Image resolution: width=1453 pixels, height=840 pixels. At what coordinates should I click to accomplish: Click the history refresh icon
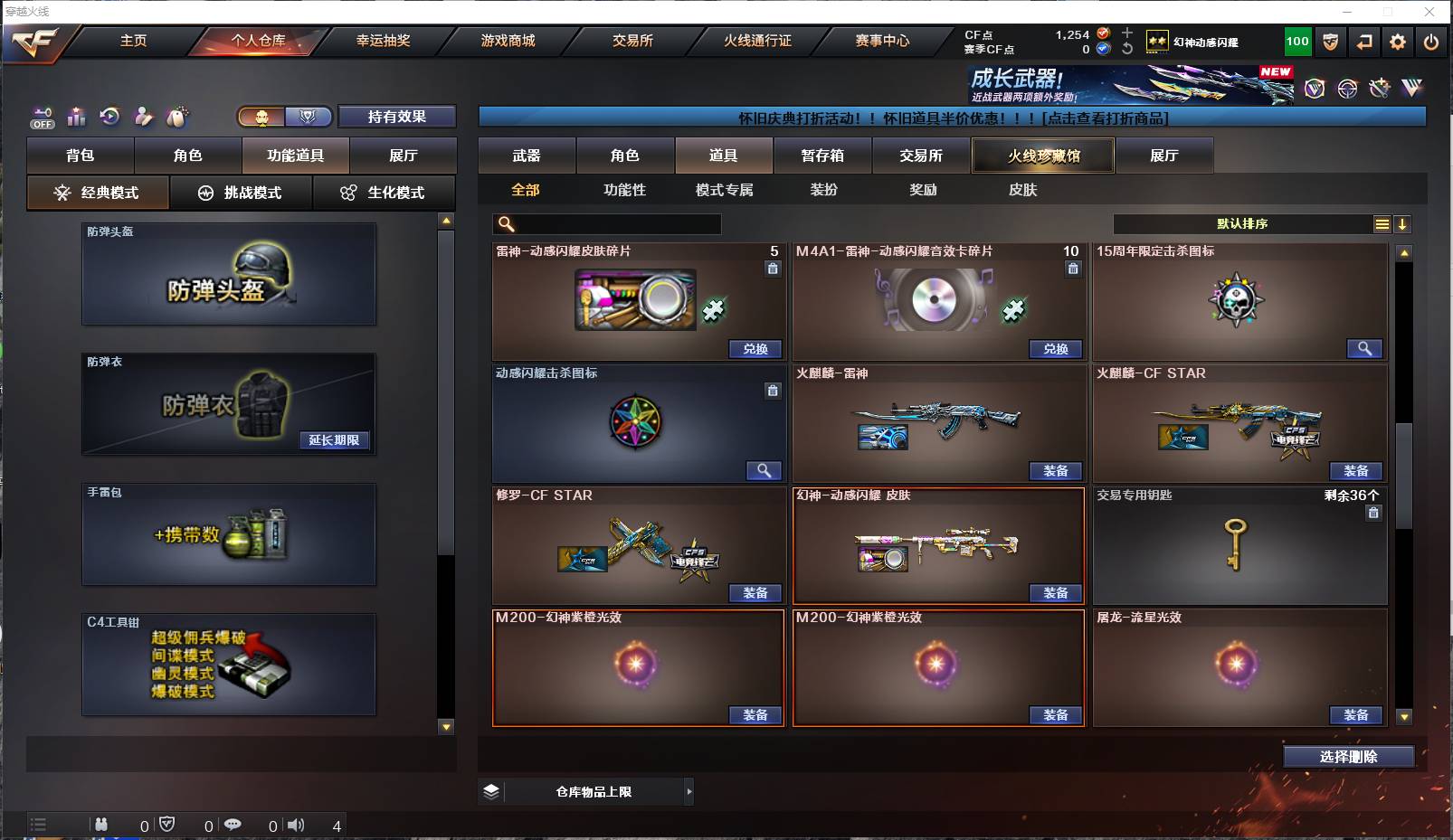[109, 116]
